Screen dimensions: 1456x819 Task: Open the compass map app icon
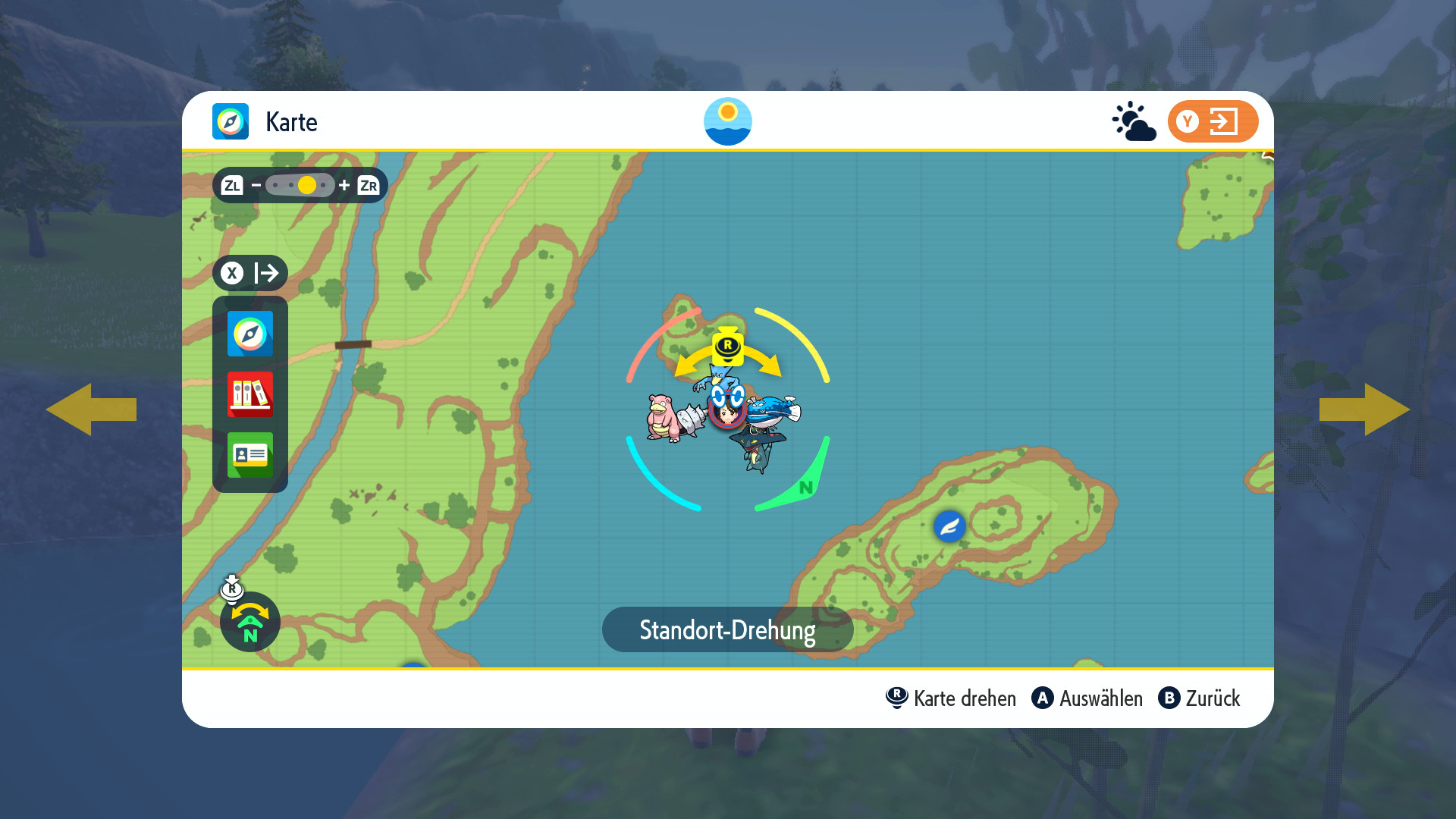pyautogui.click(x=250, y=334)
